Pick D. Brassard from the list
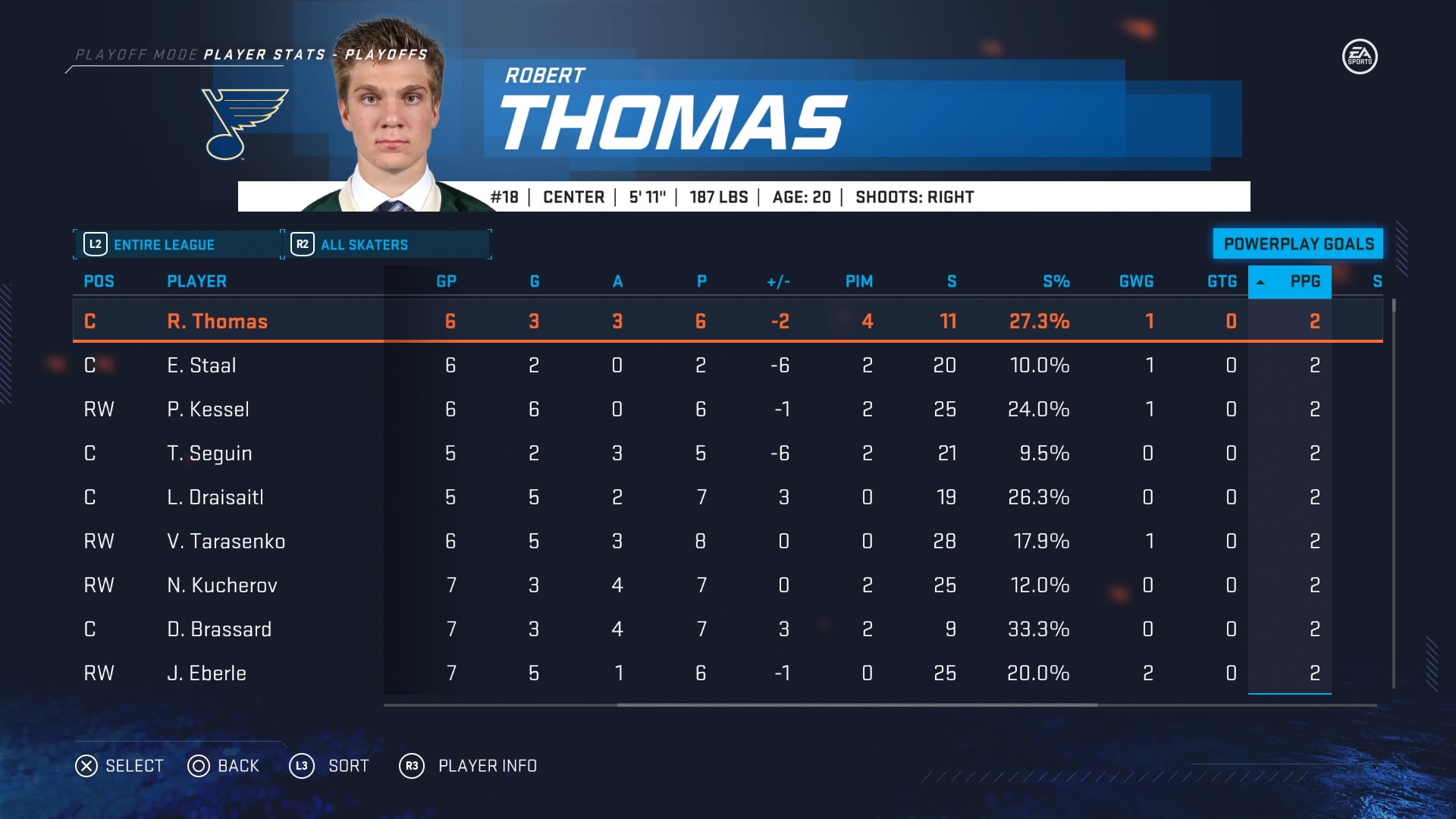The width and height of the screenshot is (1456, 819). [x=219, y=629]
